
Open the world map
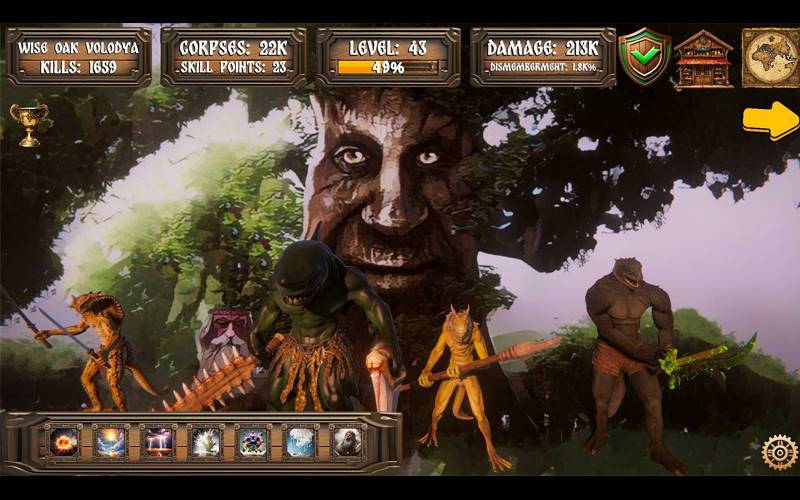tap(769, 57)
